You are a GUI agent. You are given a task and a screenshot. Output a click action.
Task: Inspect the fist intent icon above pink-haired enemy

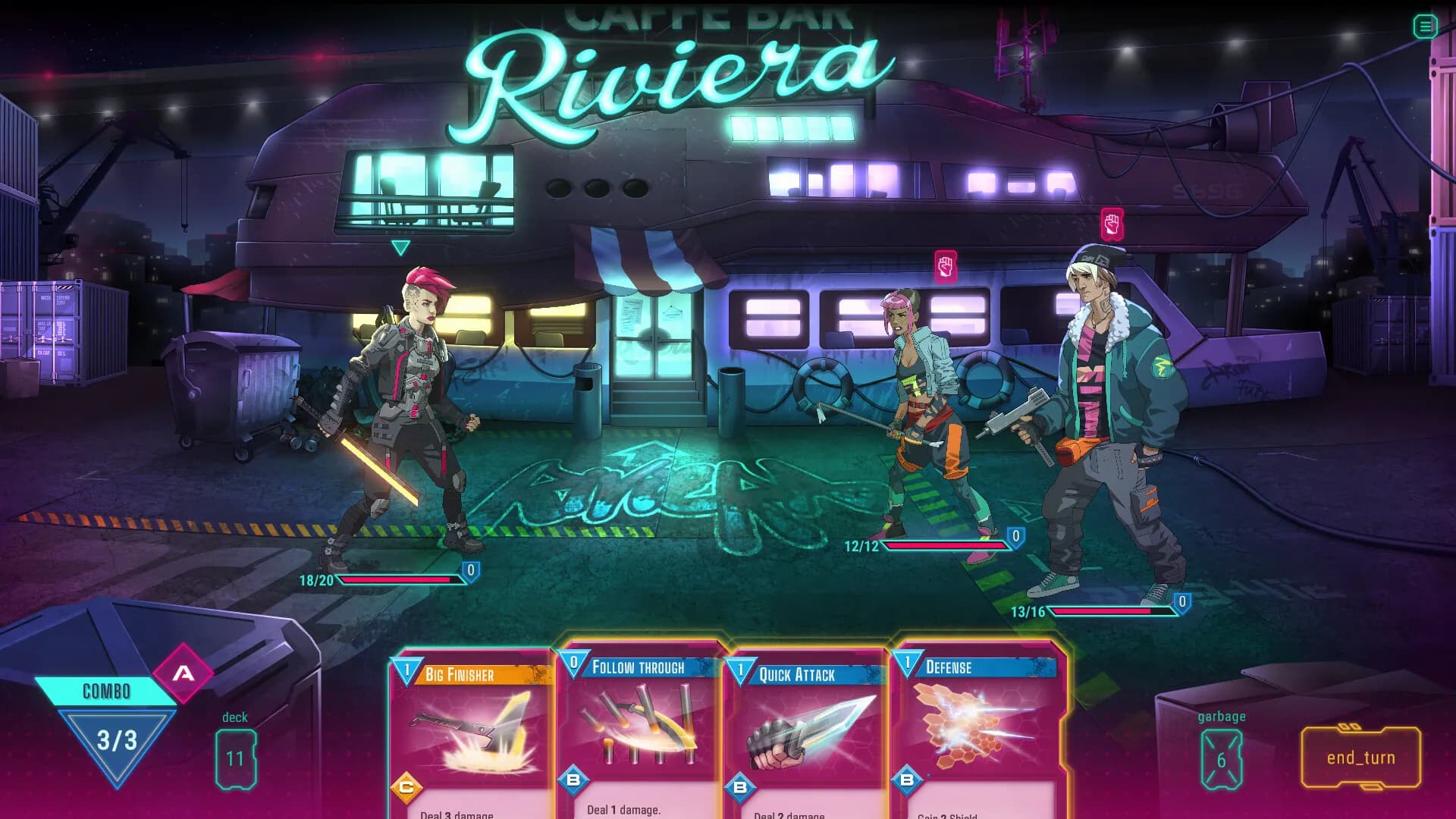[945, 267]
